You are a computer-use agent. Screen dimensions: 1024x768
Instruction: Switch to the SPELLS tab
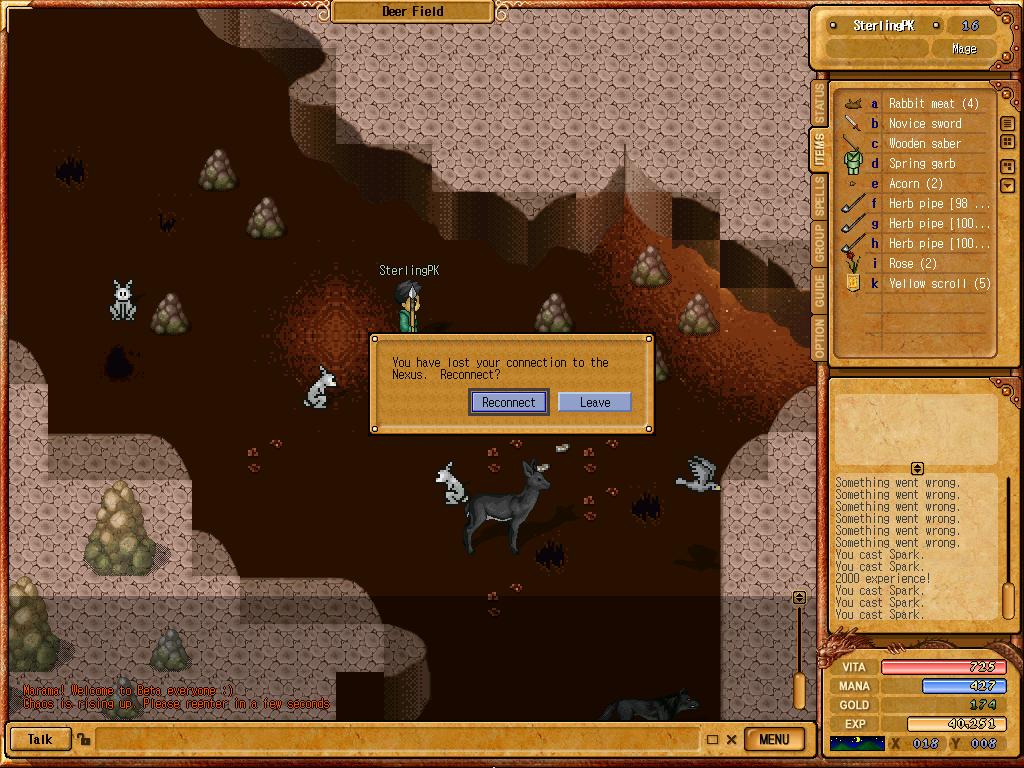[x=819, y=198]
